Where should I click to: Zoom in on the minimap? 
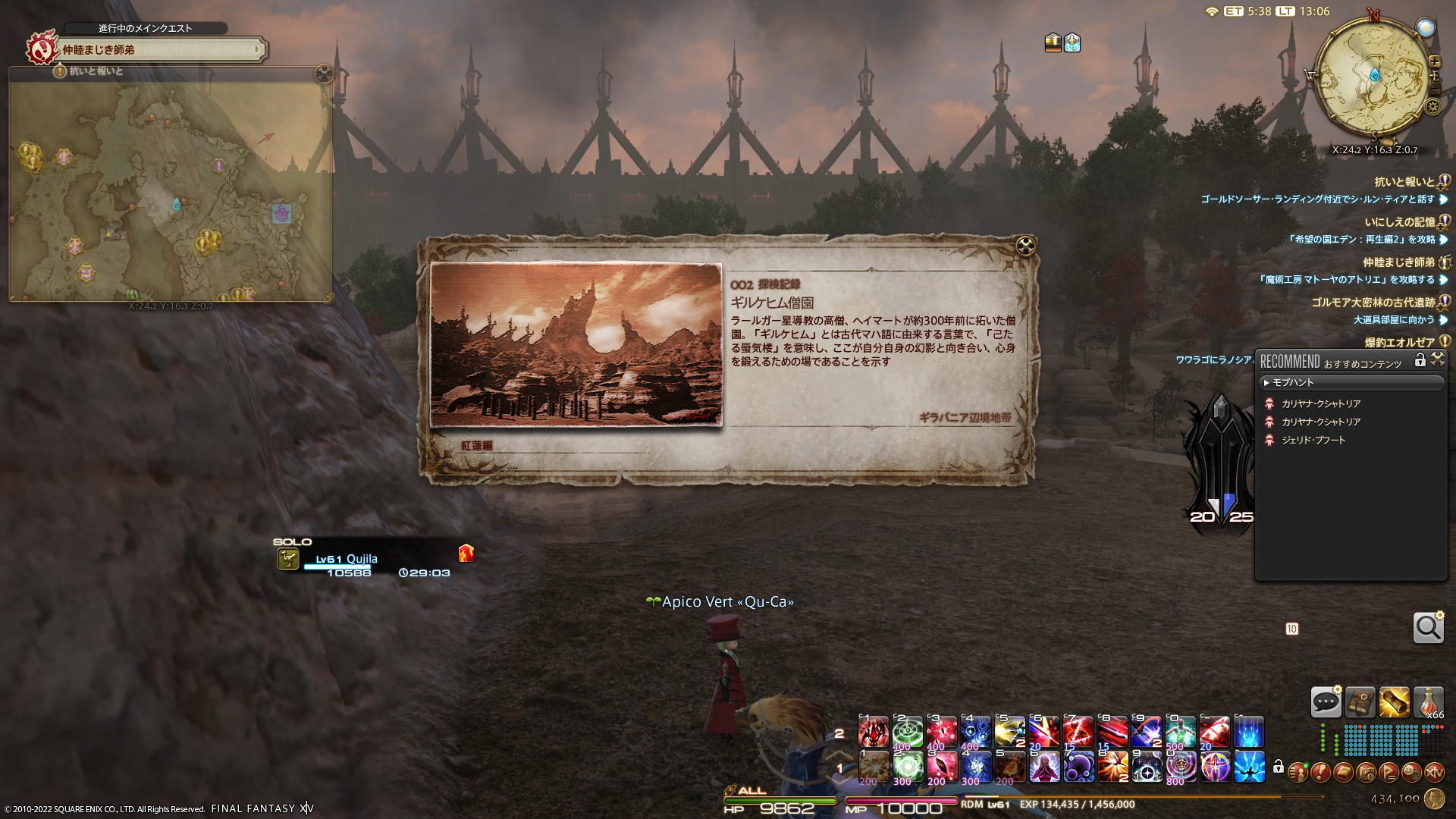pyautogui.click(x=1434, y=61)
